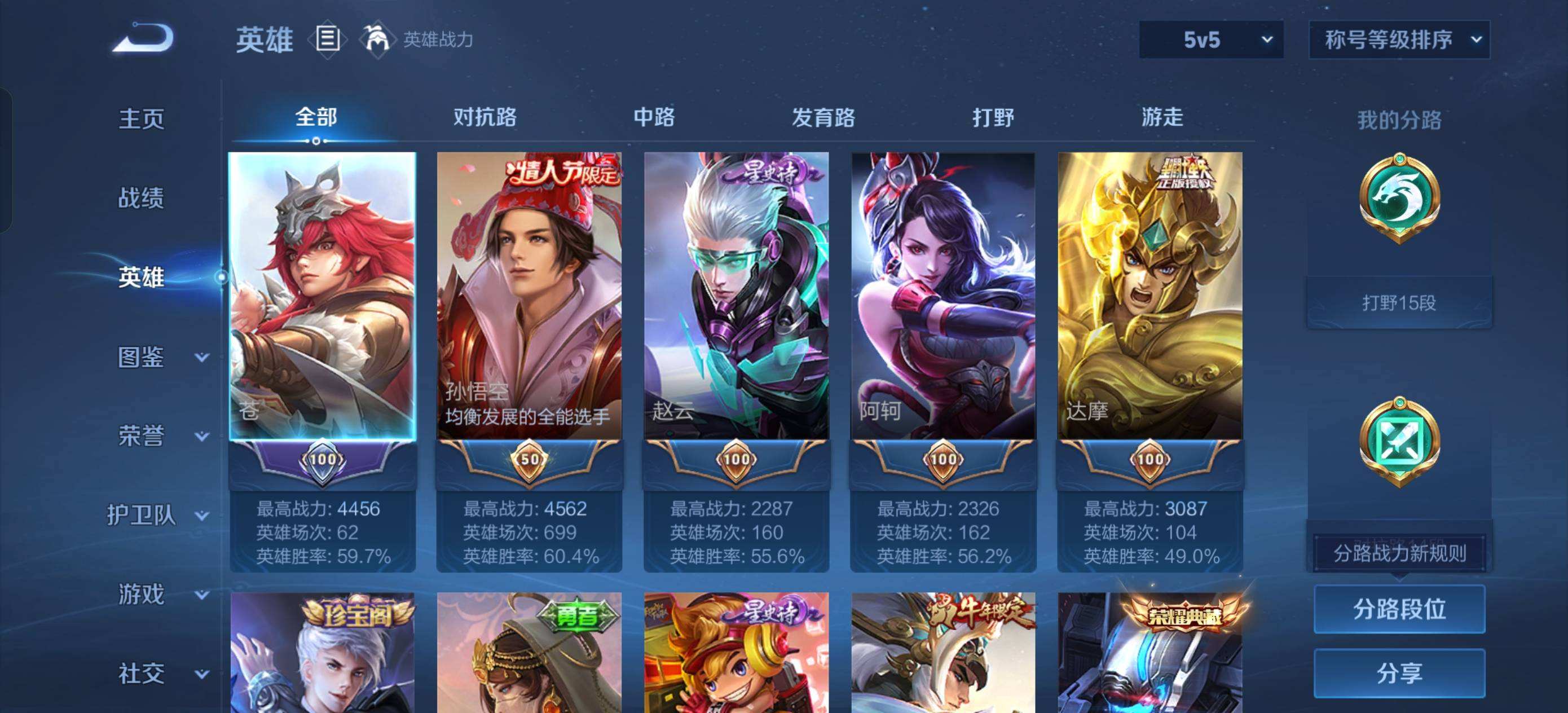Choose the 游走 tab
The height and width of the screenshot is (713, 1568).
pos(1162,117)
